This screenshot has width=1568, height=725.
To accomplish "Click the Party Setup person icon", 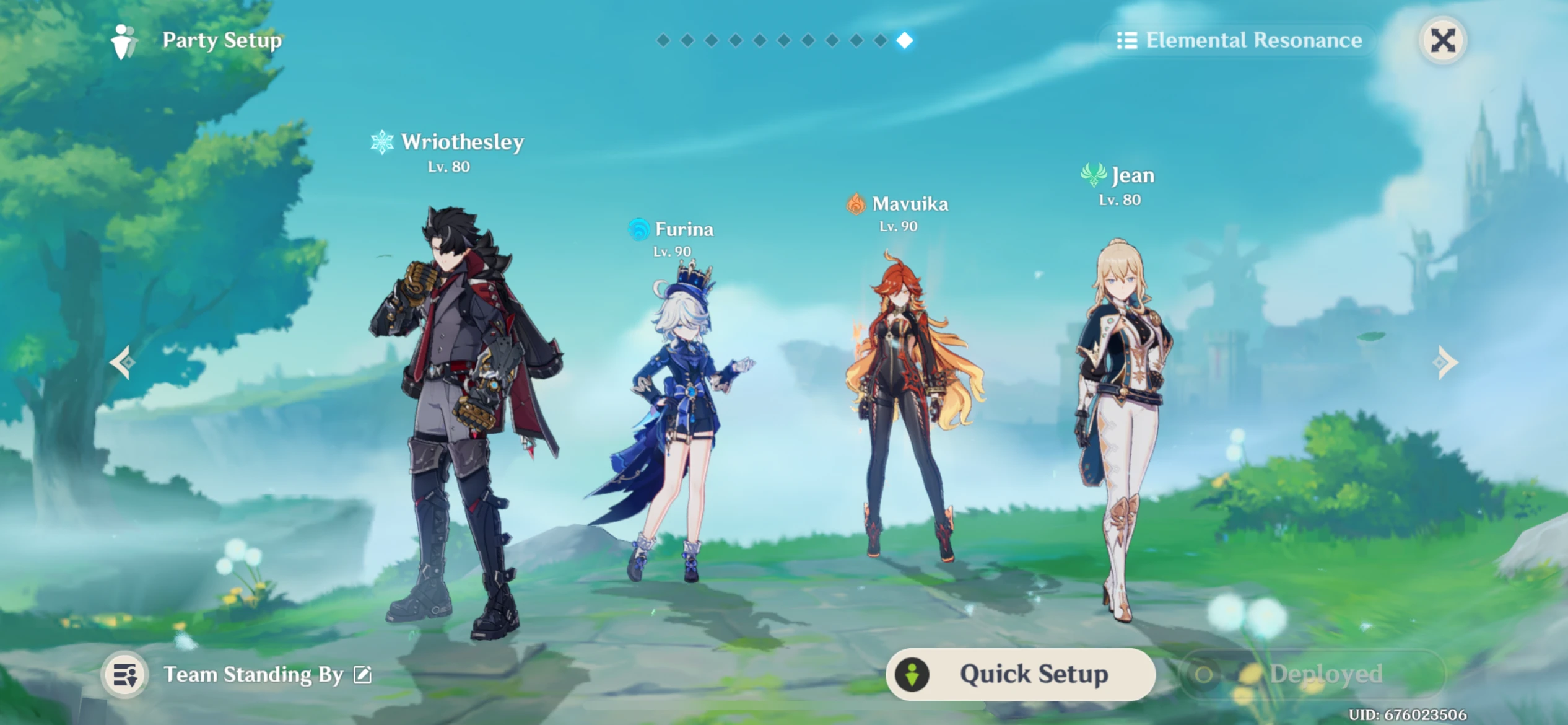I will click(x=123, y=40).
